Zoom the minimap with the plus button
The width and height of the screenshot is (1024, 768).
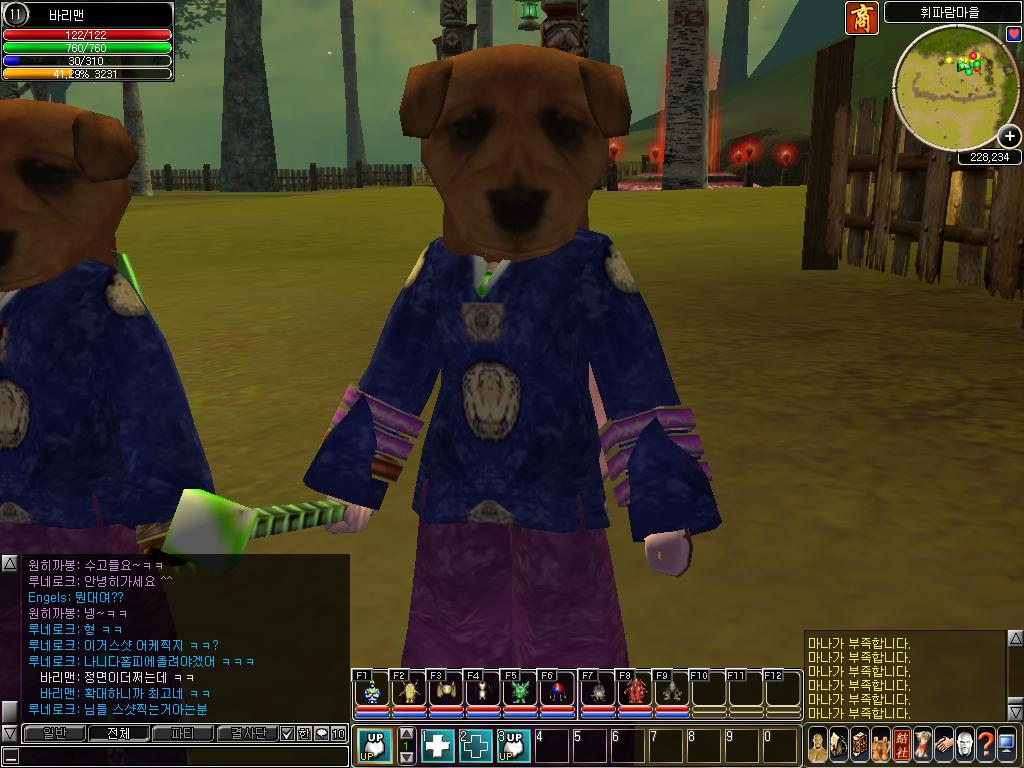tap(1010, 136)
